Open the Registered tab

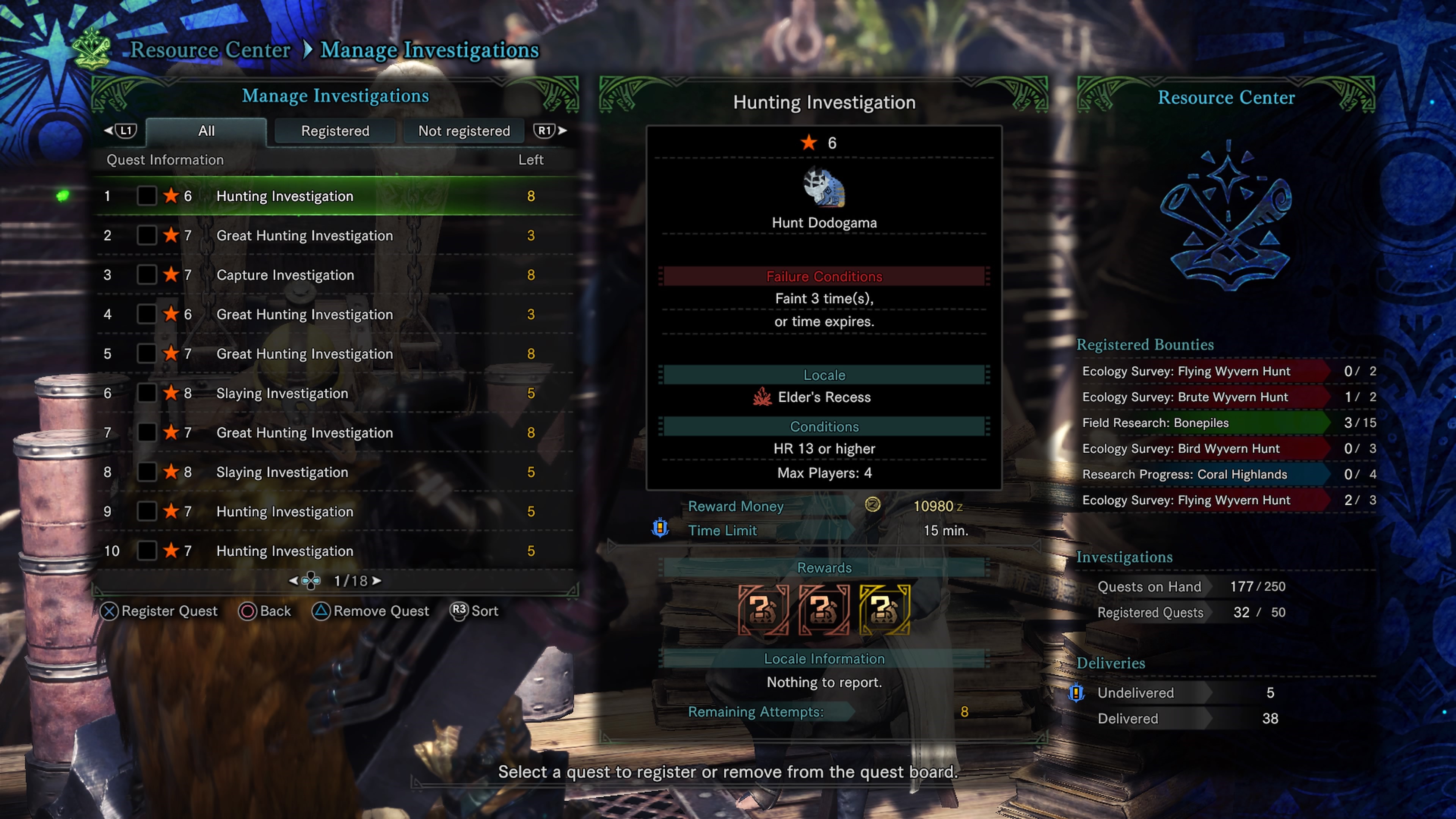[x=334, y=131]
